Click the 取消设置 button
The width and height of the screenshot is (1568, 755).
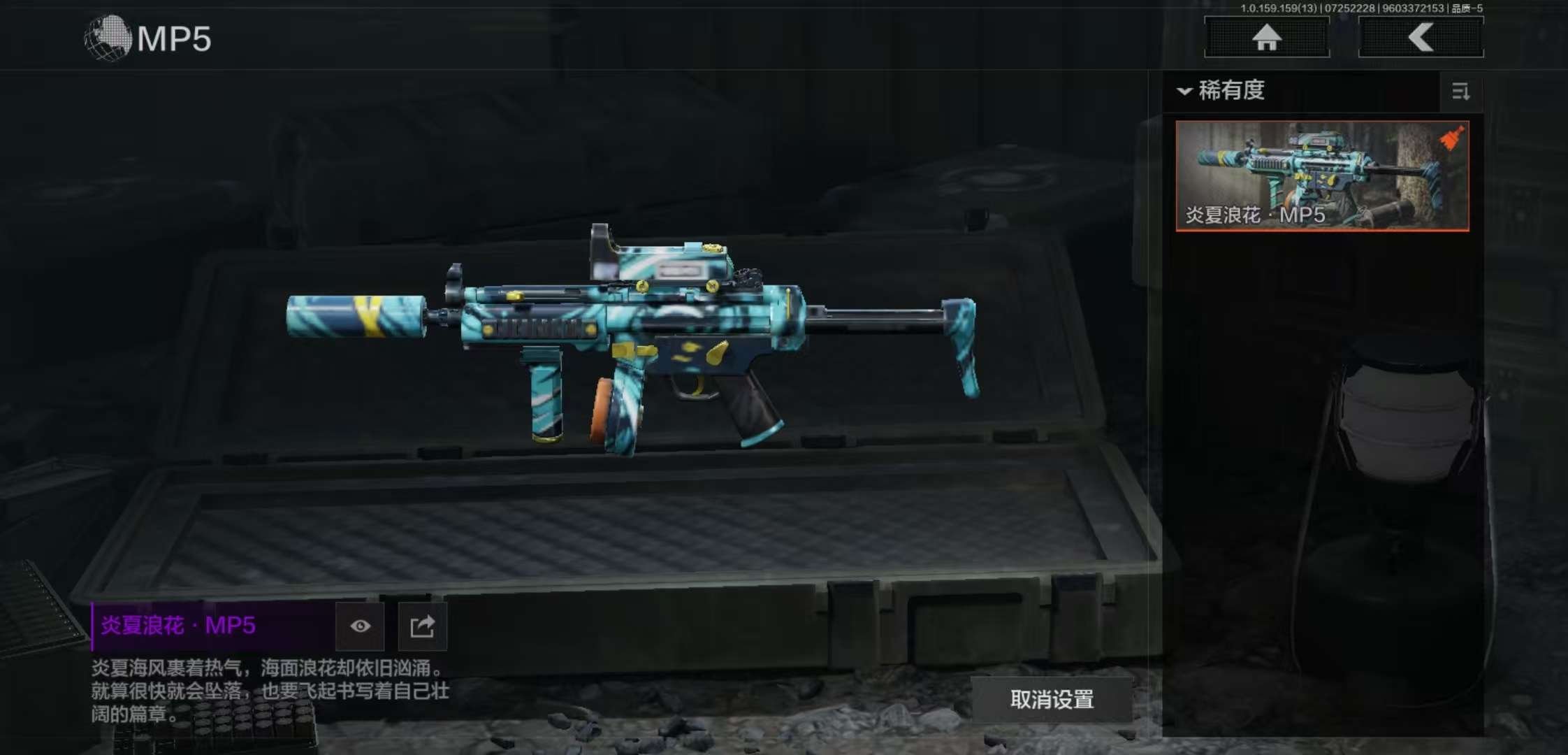(1052, 699)
